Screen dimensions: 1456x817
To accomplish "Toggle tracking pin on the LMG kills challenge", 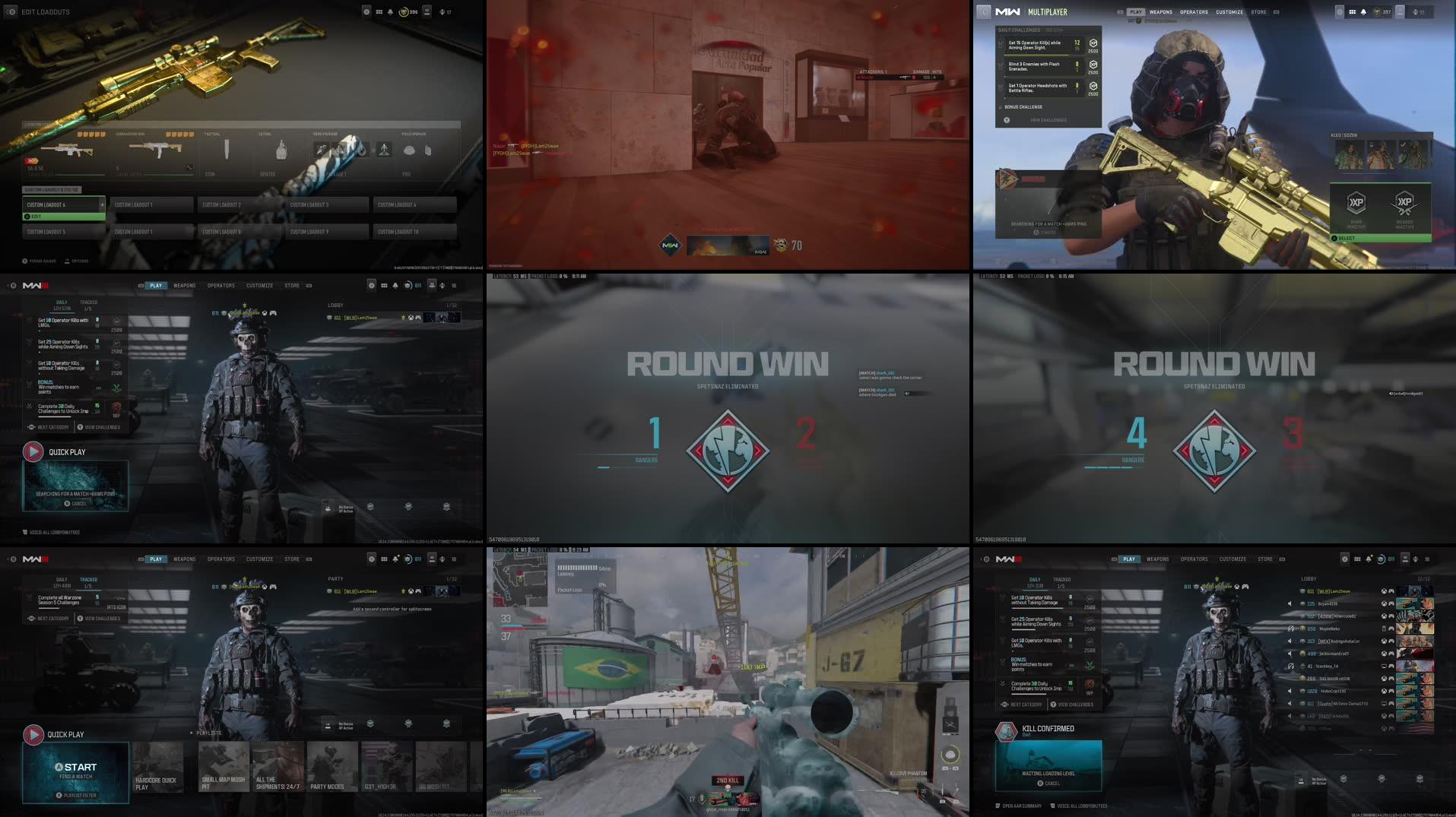I will 28,321.
